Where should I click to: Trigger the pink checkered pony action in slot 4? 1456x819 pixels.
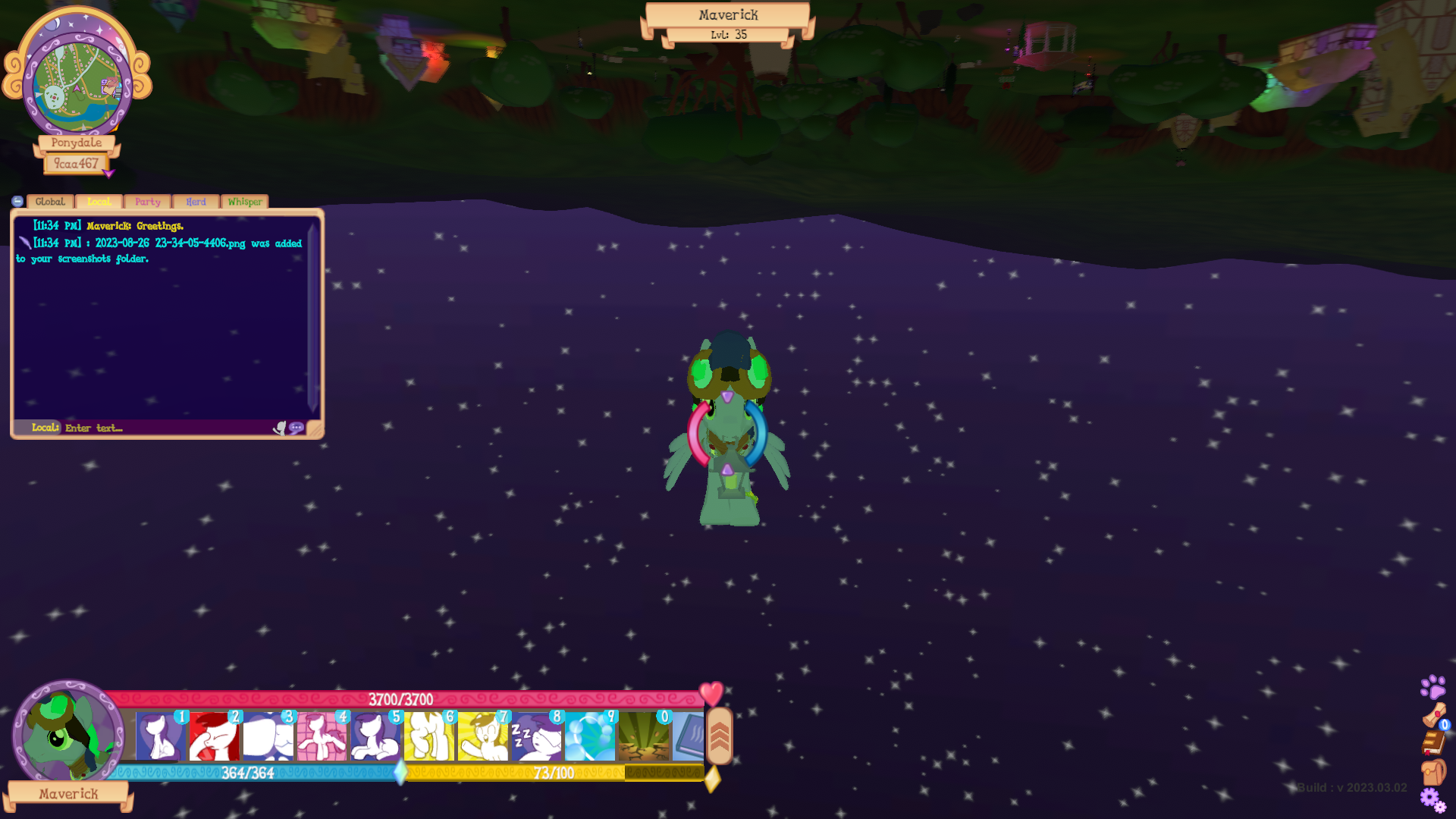pyautogui.click(x=321, y=736)
